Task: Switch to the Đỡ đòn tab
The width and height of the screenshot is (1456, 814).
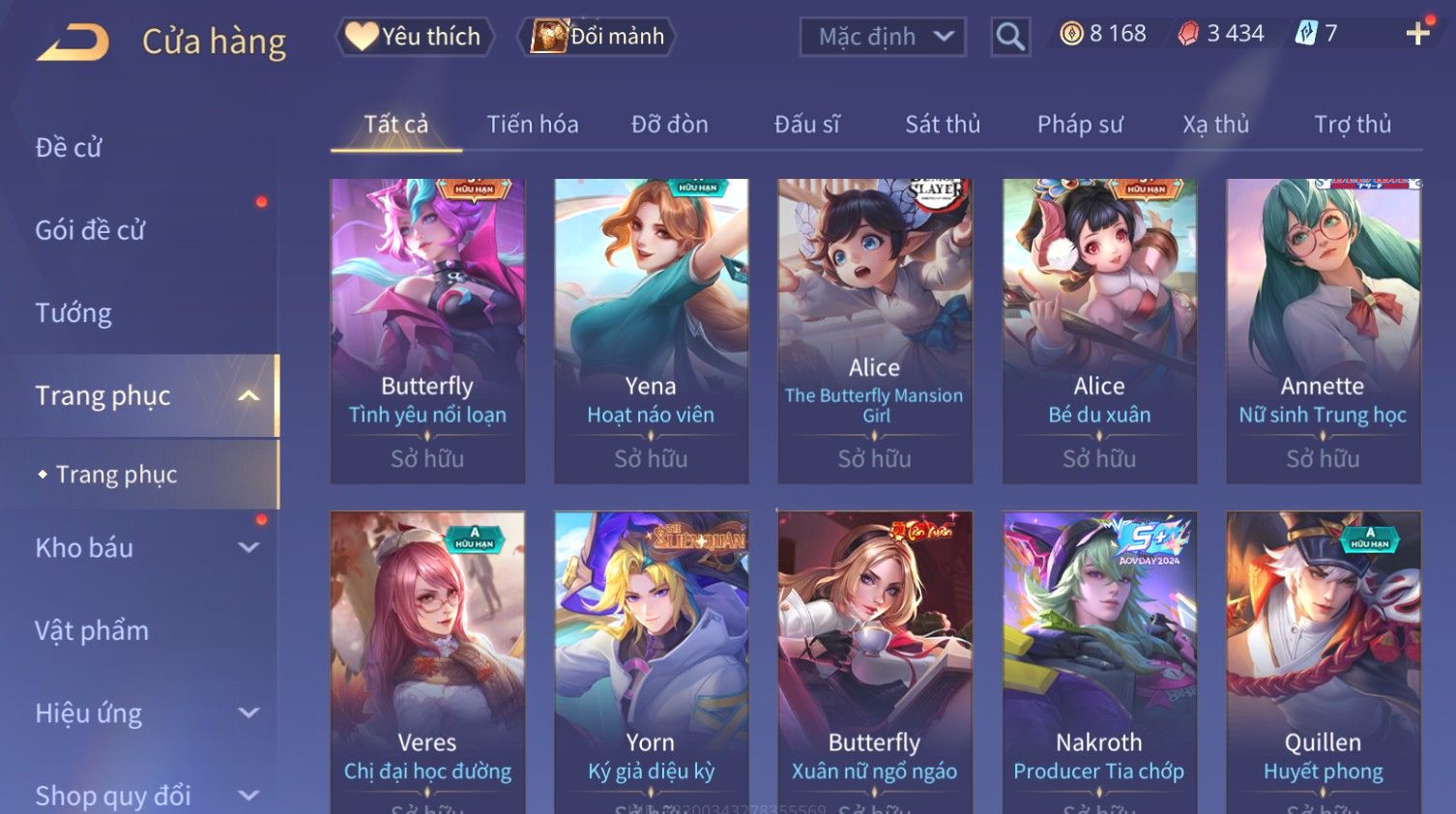Action: click(x=669, y=125)
